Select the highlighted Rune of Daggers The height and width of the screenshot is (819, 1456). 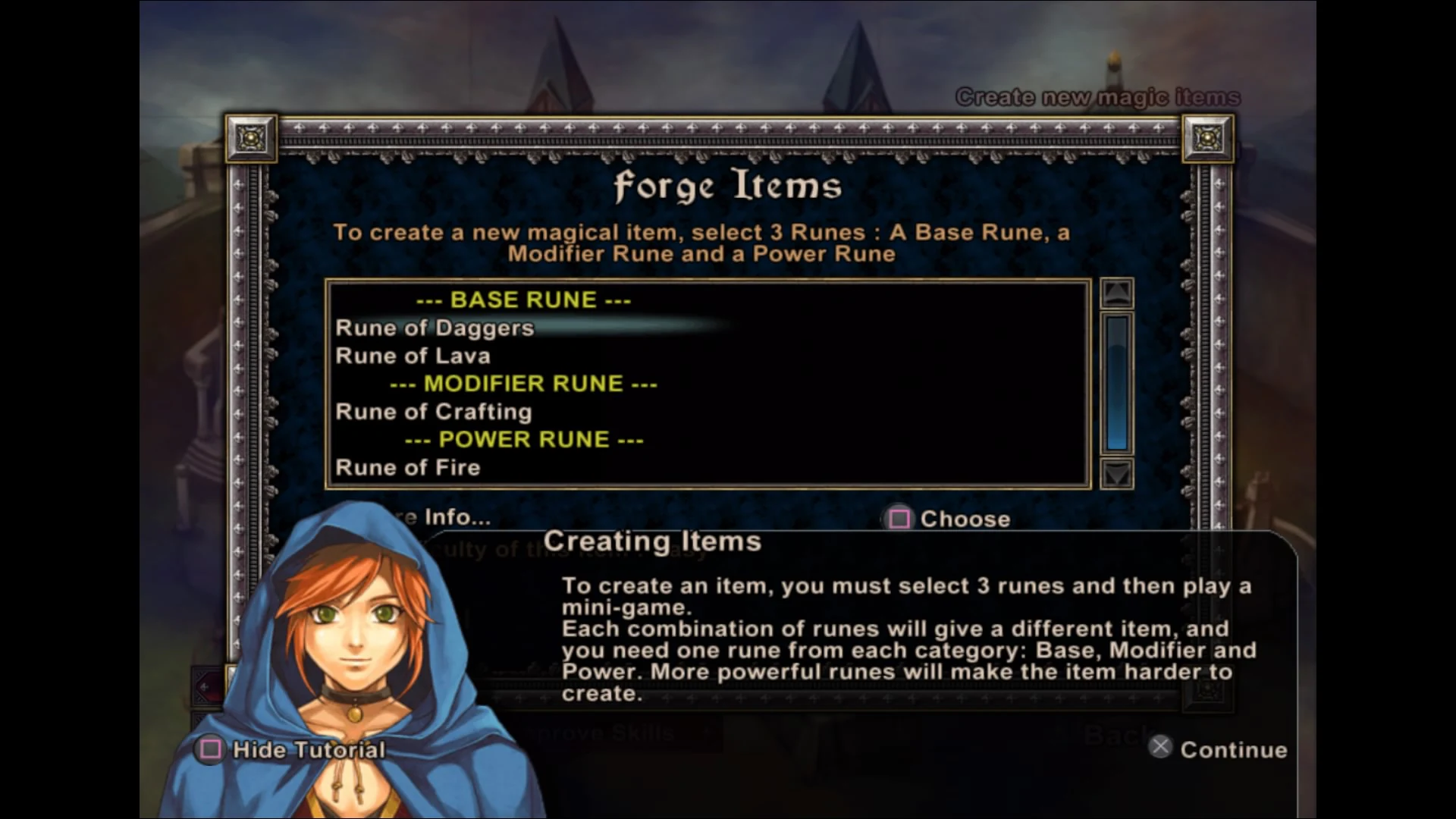(x=435, y=328)
